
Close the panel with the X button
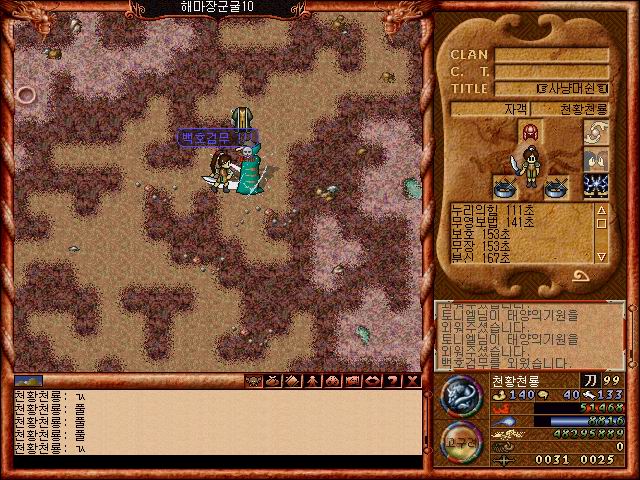tap(411, 380)
